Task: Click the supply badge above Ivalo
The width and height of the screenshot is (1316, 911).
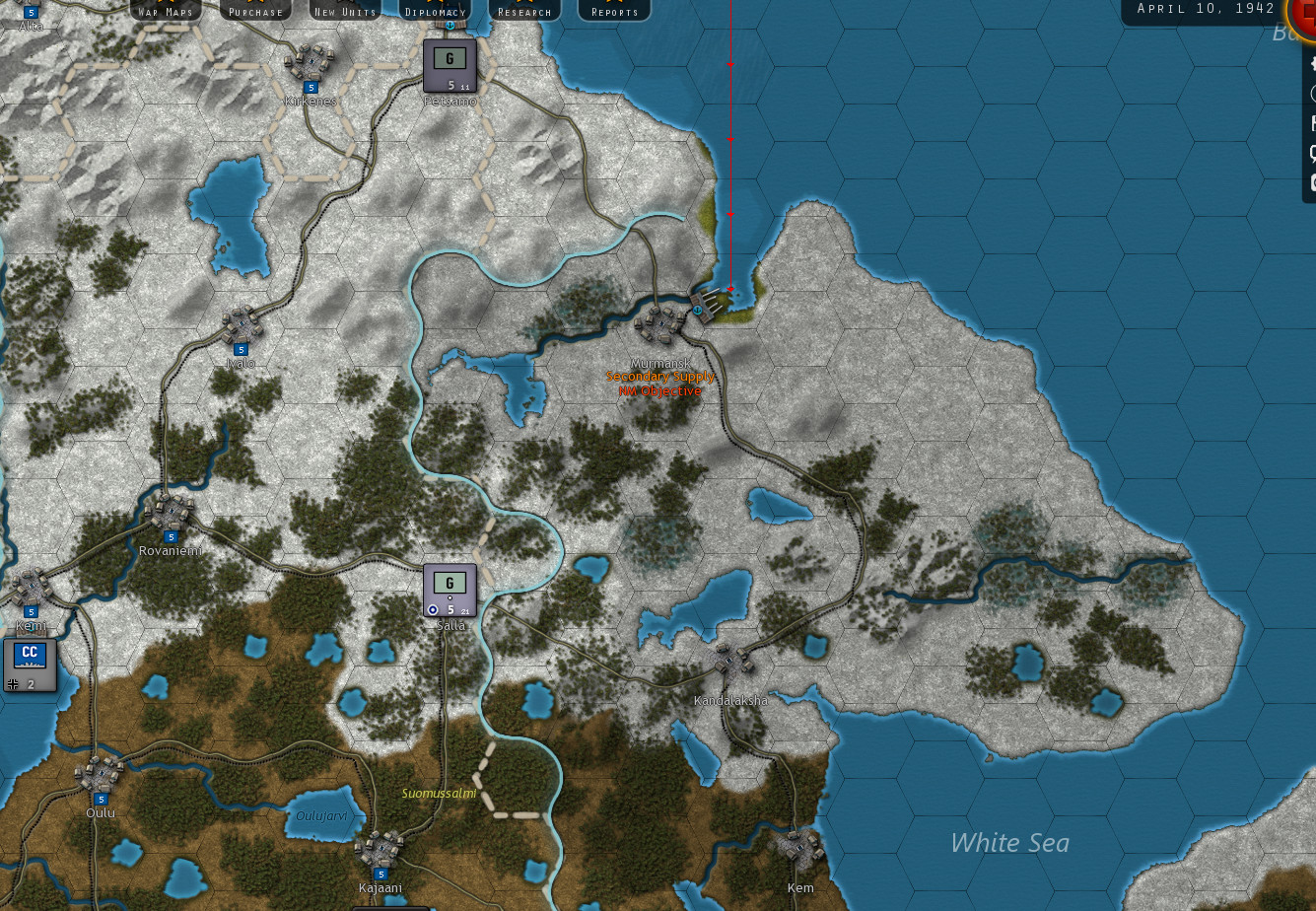Action: pyautogui.click(x=242, y=348)
